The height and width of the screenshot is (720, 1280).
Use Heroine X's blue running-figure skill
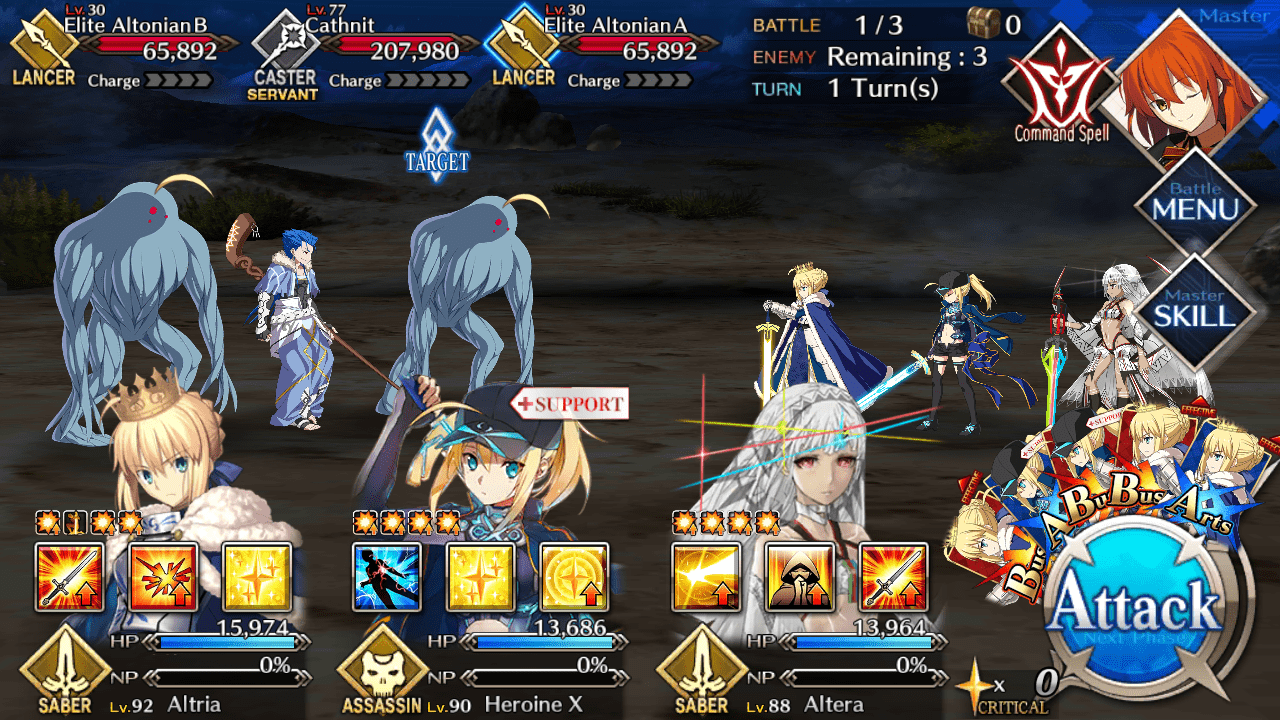click(x=387, y=577)
